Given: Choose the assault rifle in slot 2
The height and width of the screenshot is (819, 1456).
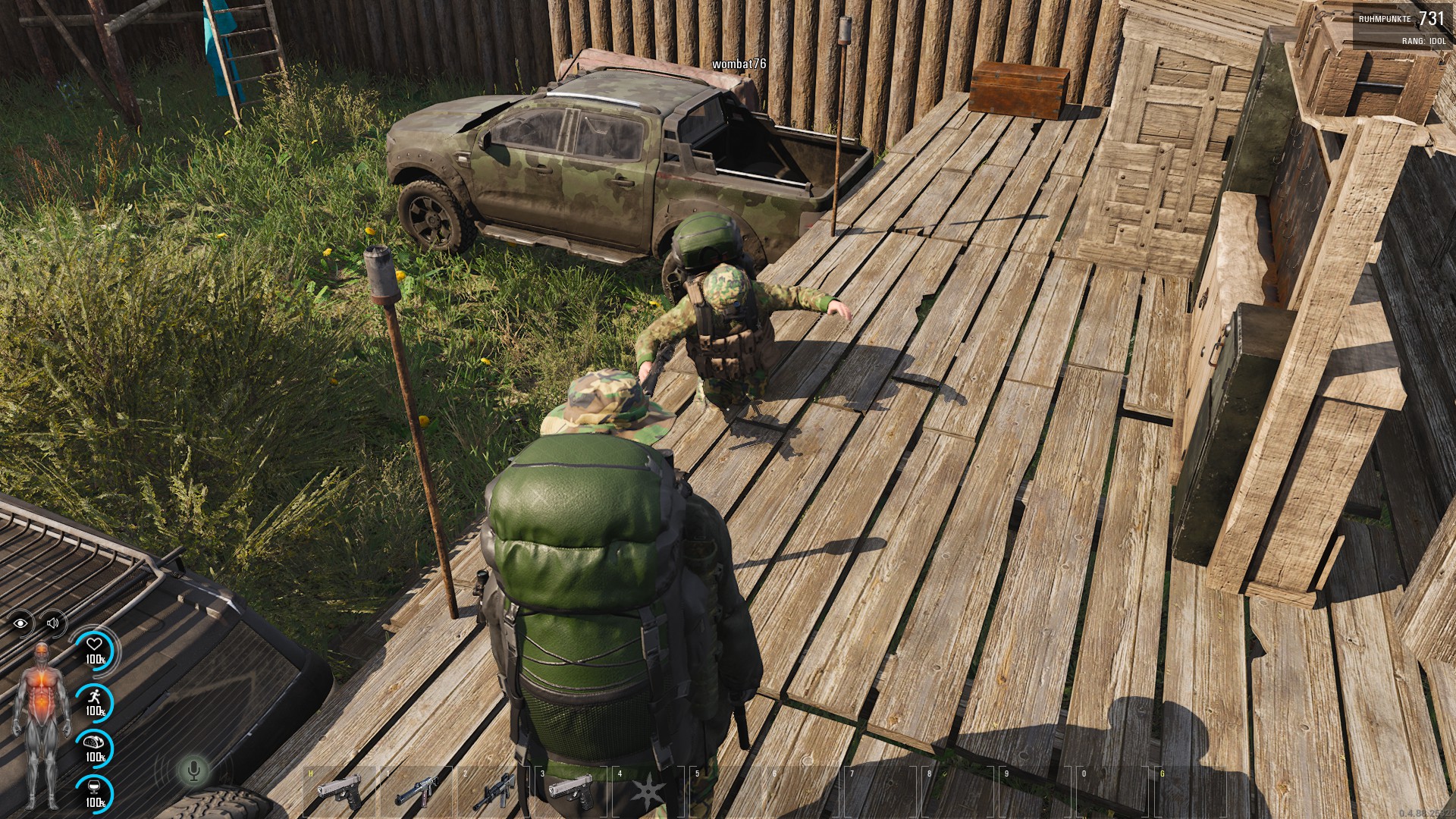Looking at the screenshot, I should [494, 791].
